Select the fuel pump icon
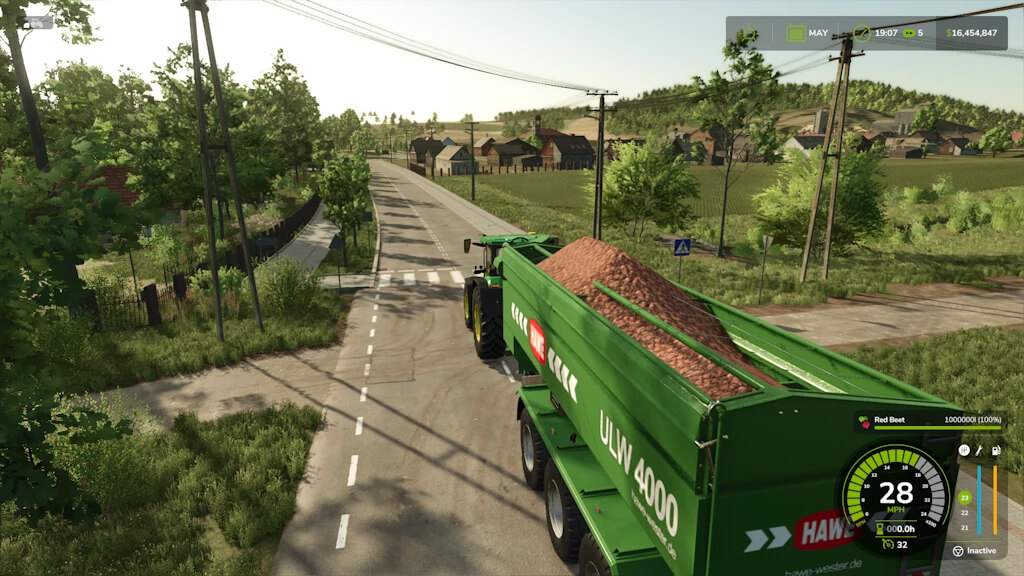The width and height of the screenshot is (1024, 576). pyautogui.click(x=994, y=451)
